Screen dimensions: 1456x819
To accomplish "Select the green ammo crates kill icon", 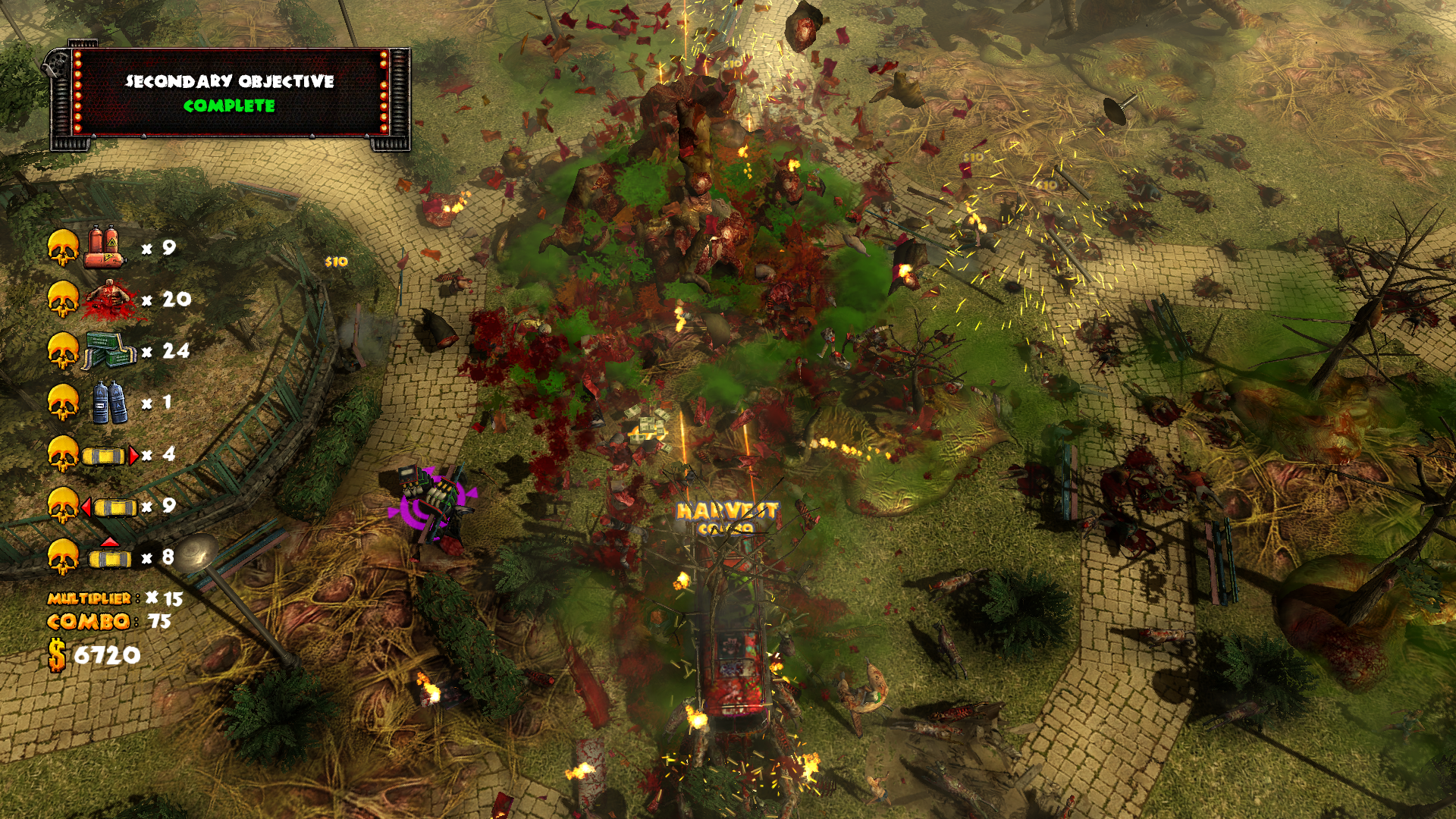I will (108, 351).
